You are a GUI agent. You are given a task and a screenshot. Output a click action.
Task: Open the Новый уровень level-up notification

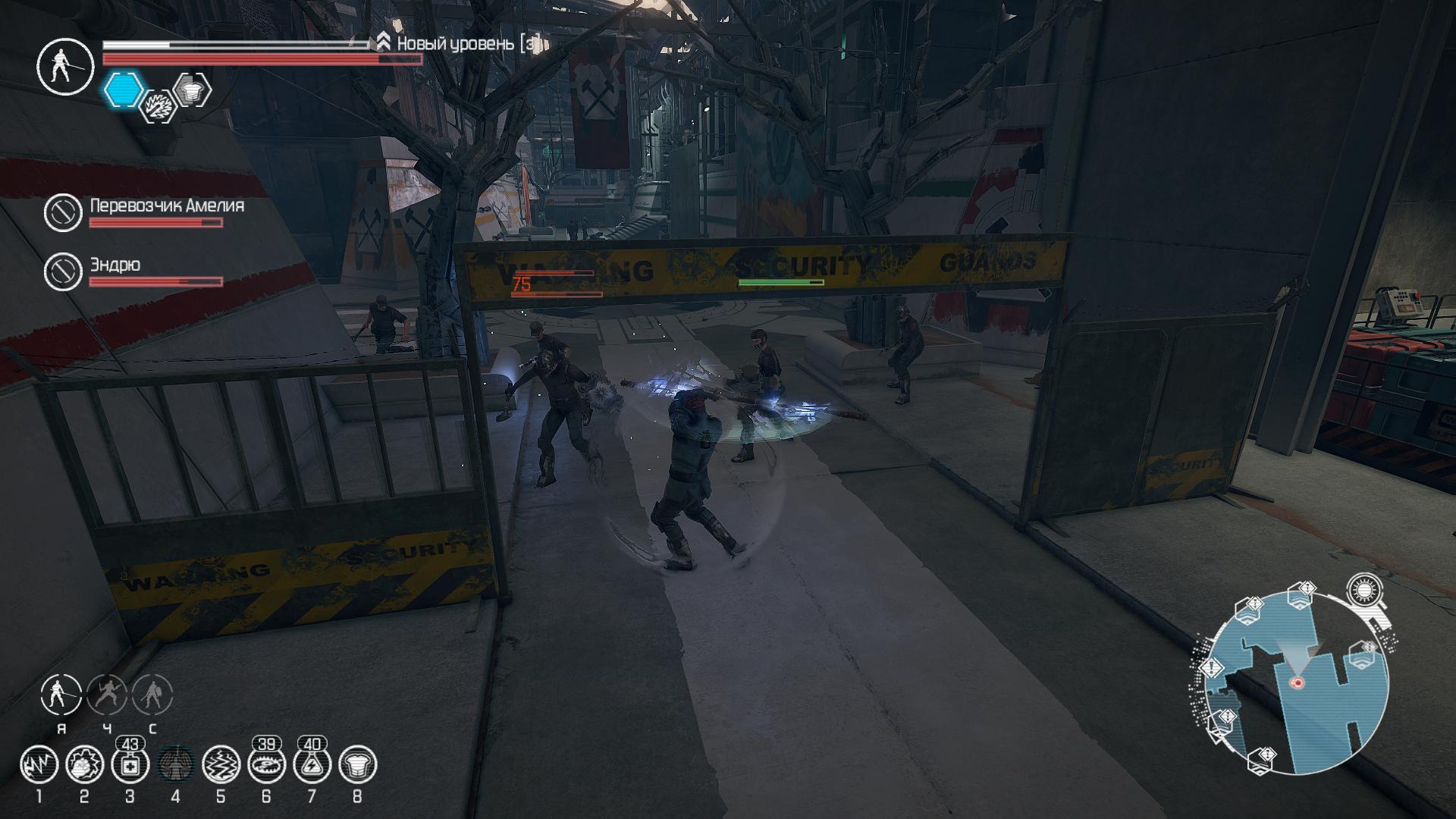coord(460,44)
